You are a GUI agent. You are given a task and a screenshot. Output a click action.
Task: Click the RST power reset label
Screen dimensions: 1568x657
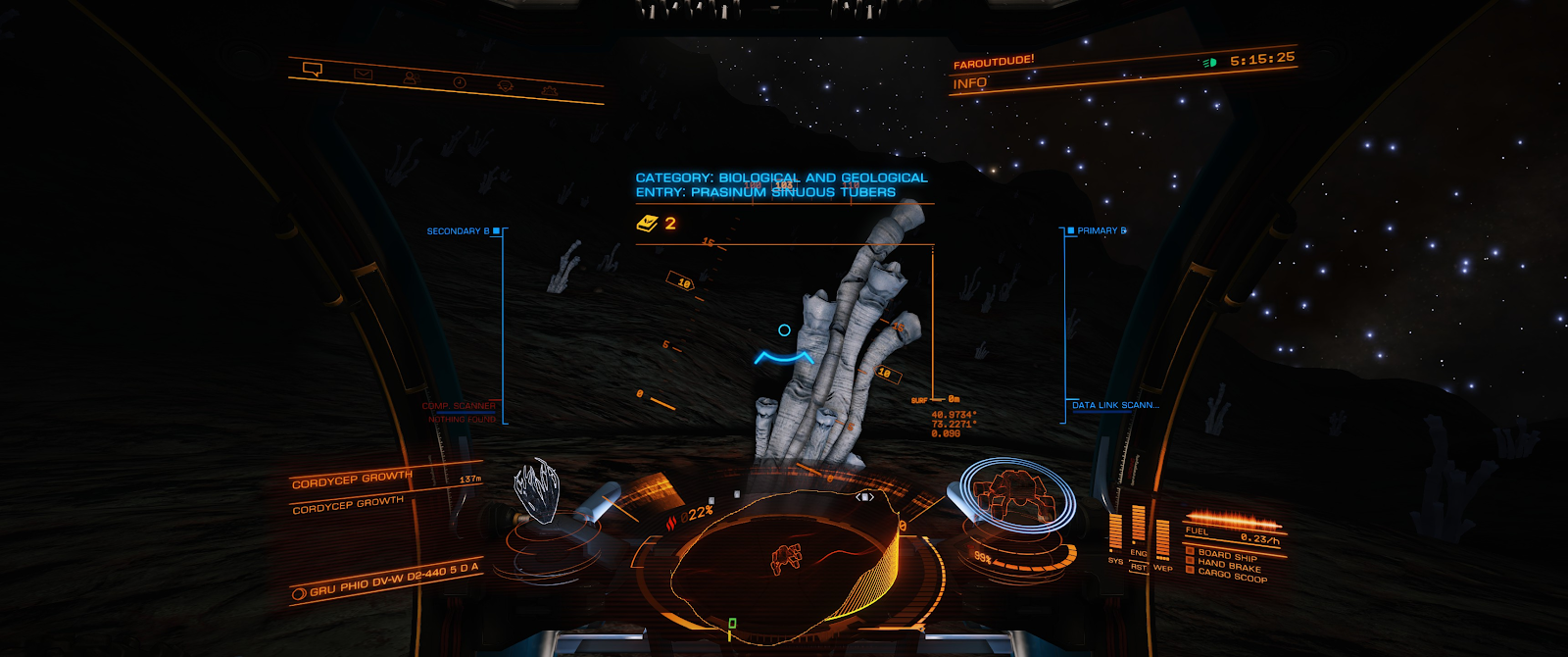coord(1139,567)
